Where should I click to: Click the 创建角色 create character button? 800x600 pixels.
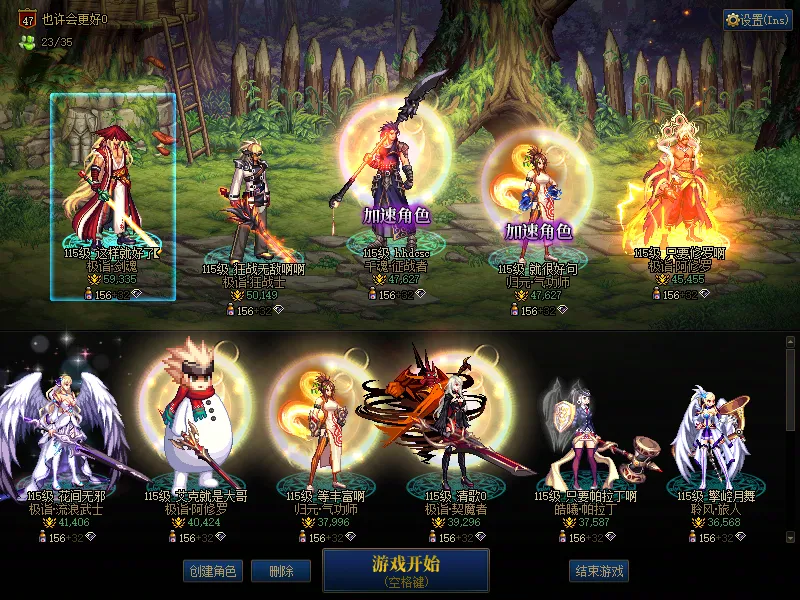(211, 571)
